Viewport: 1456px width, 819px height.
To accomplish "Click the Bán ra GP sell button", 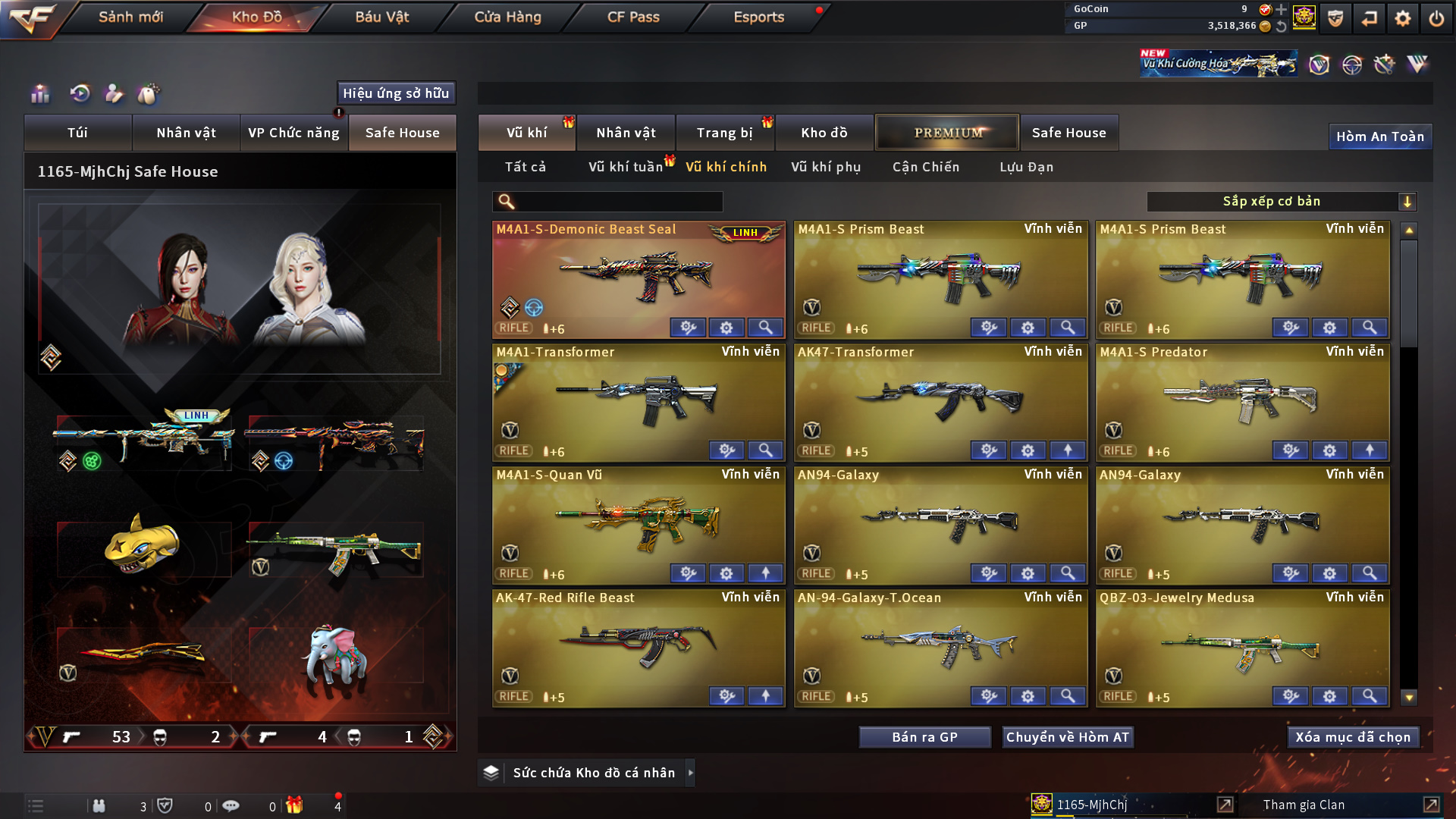I will (x=924, y=737).
